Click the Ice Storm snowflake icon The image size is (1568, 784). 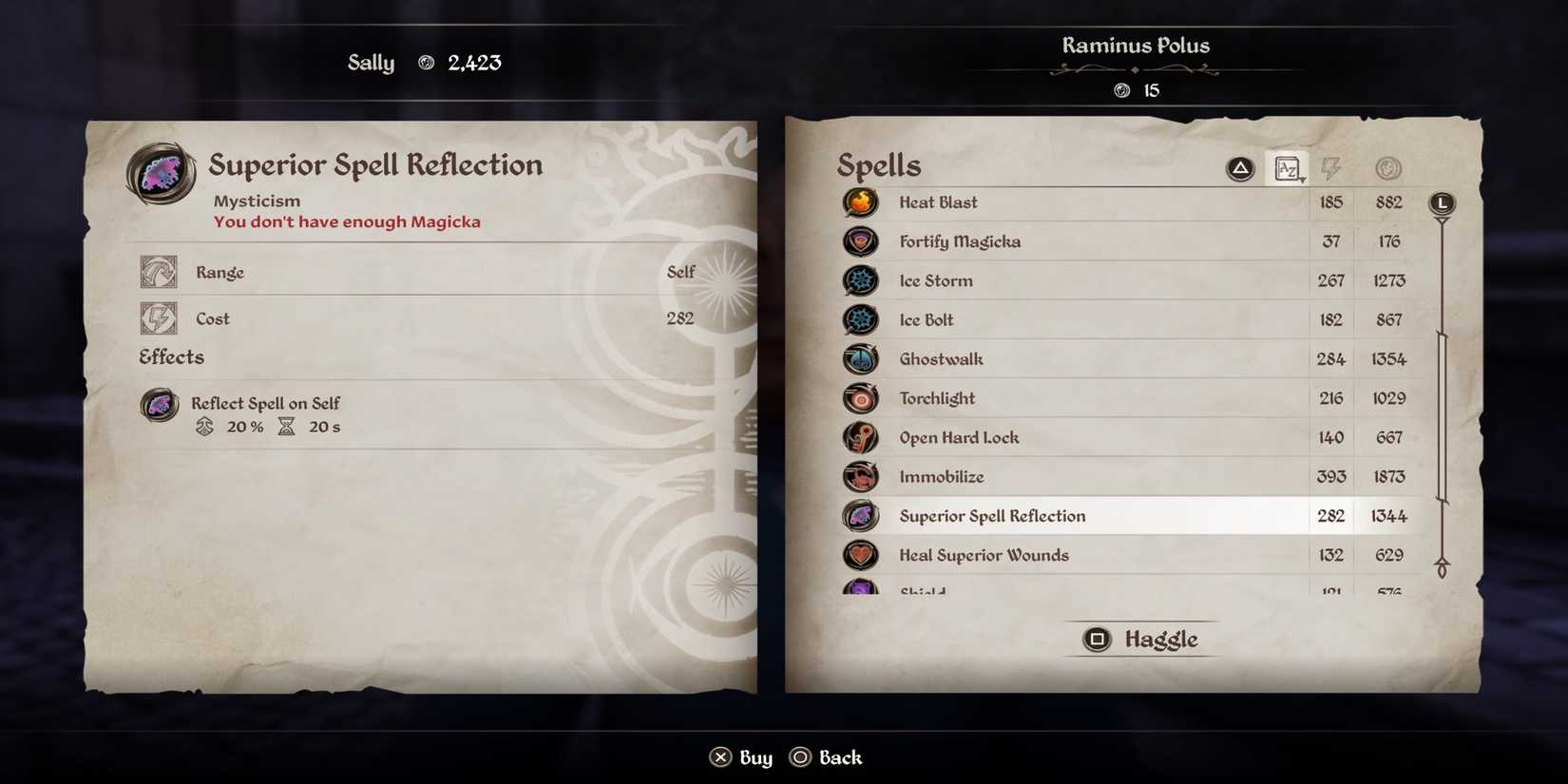860,280
